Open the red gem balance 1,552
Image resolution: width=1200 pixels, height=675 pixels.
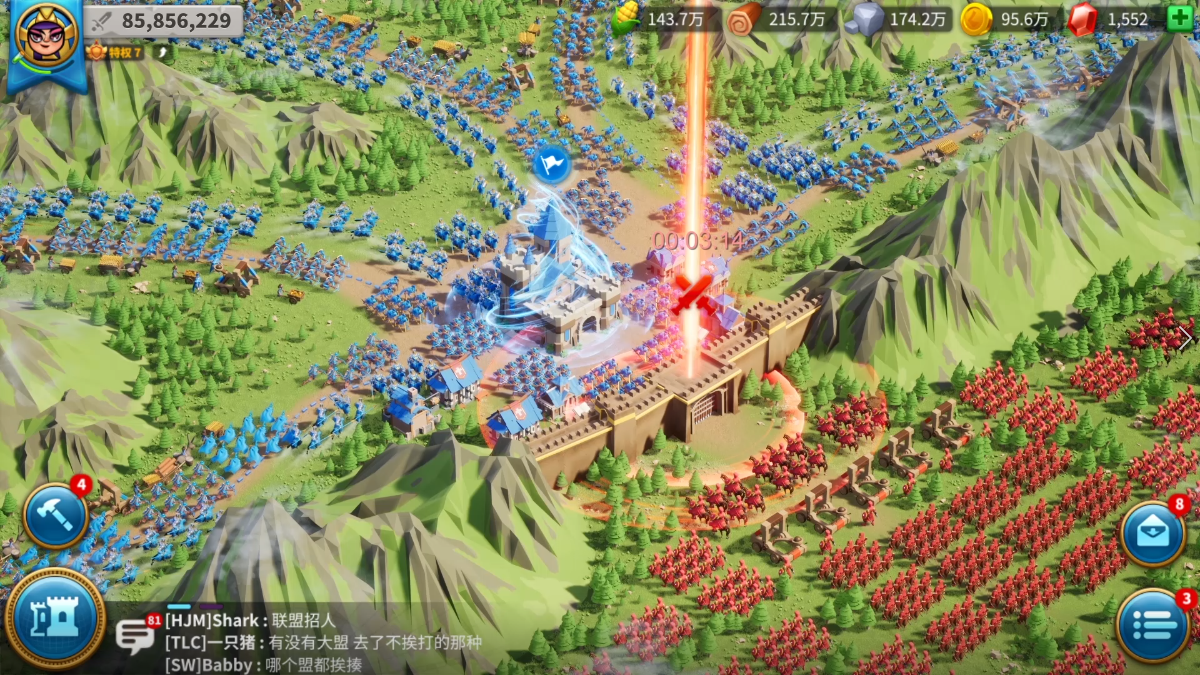1110,19
